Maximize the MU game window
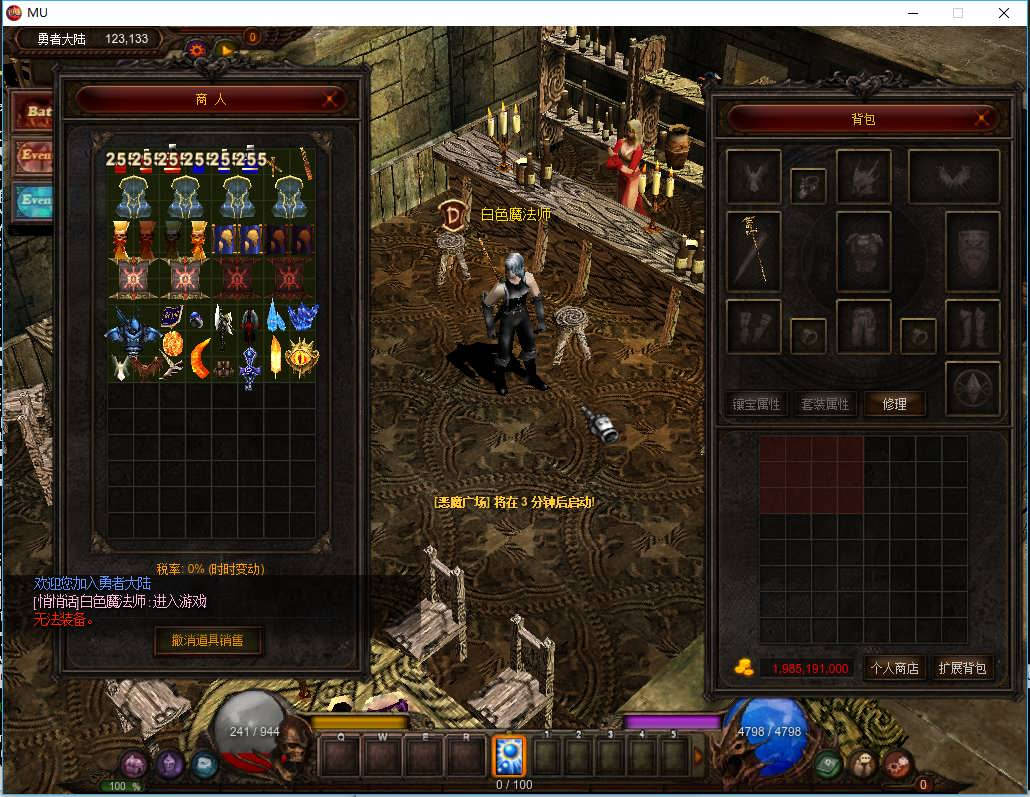The image size is (1030, 797). click(x=957, y=13)
